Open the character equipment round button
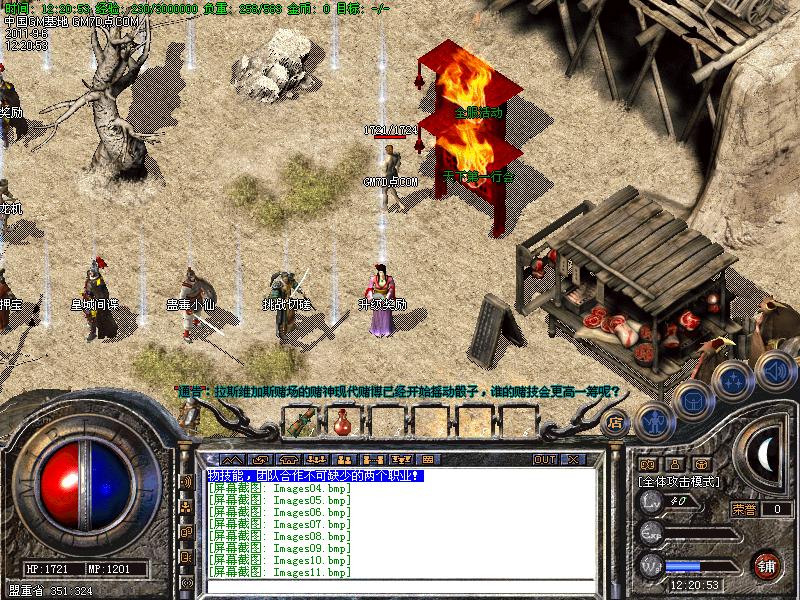Viewport: 800px width, 600px height. 654,421
